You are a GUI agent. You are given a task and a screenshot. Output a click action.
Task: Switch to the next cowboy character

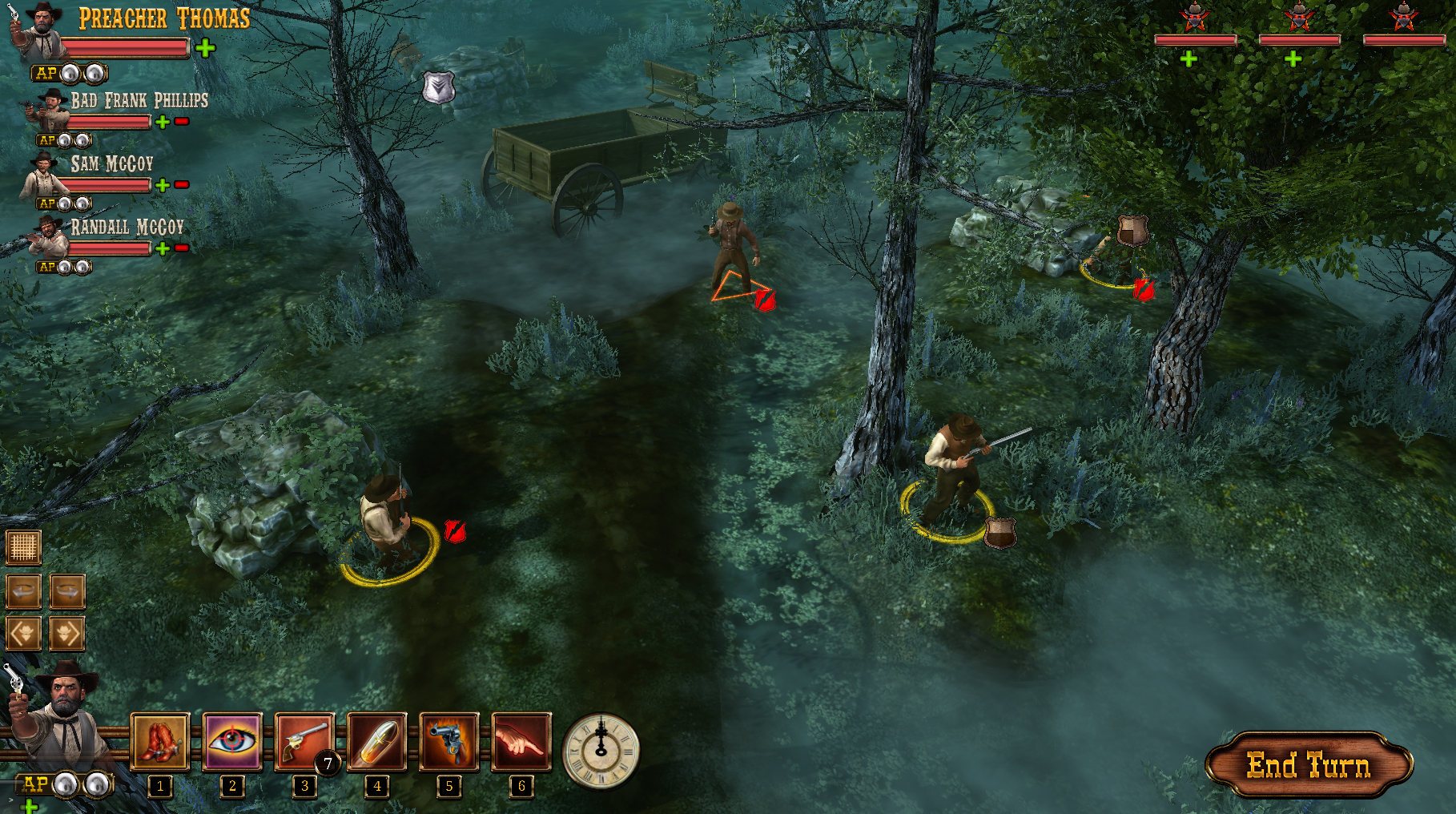pos(67,633)
